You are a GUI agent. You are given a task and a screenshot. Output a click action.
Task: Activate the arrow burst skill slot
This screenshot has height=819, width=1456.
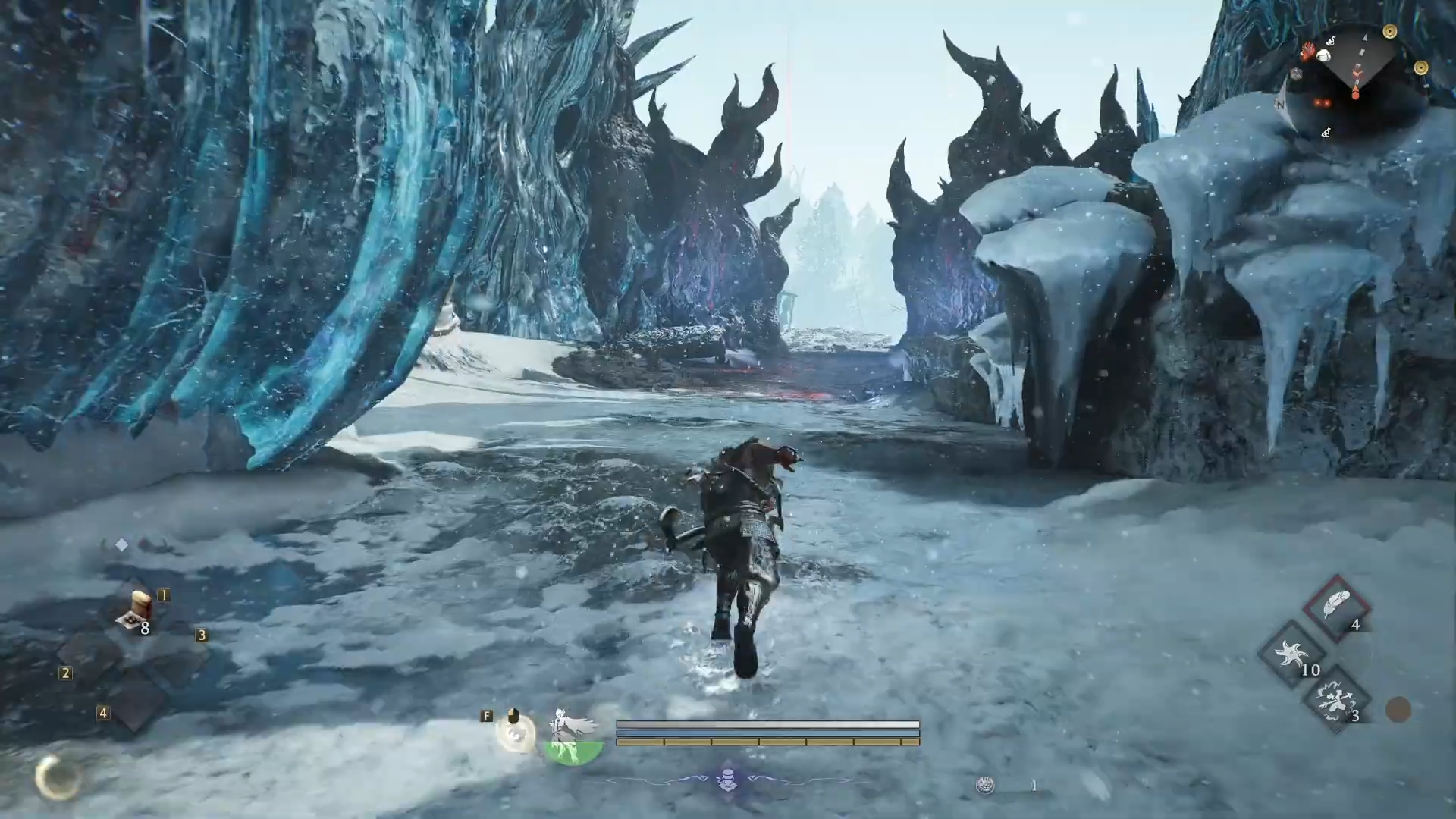1335,700
